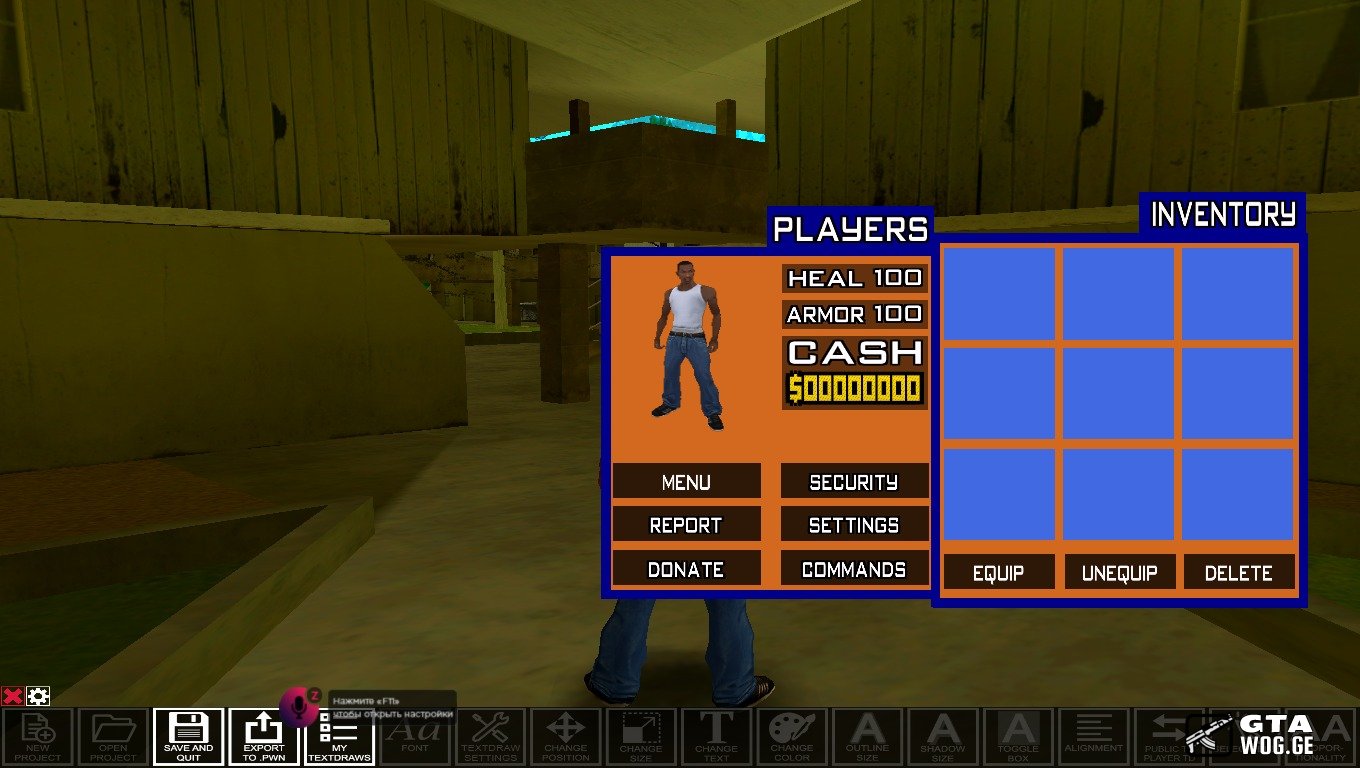Click the New Project tool
This screenshot has width=1360, height=768.
(x=38, y=737)
